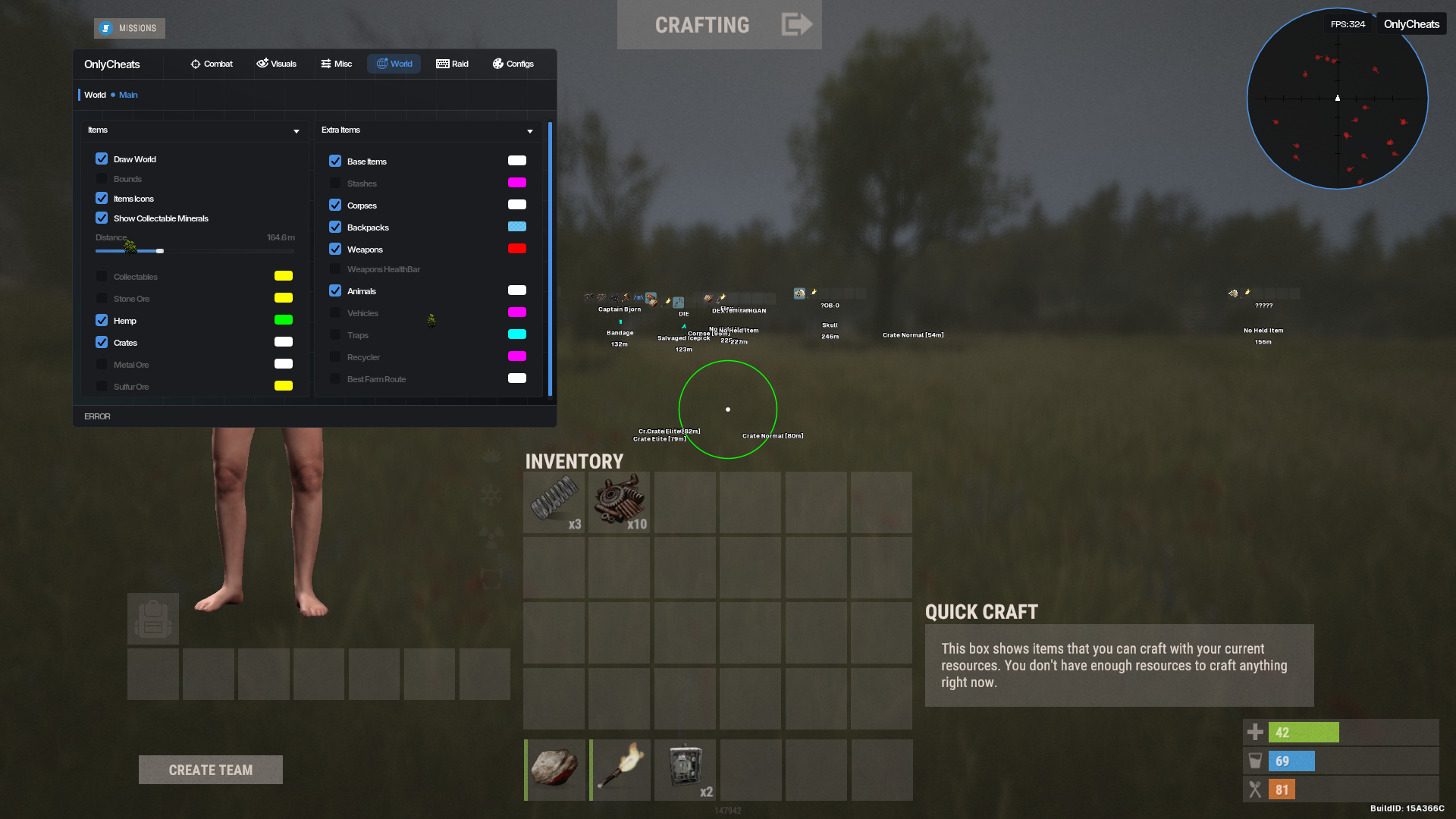Click the hydration cup icon on stats bar
This screenshot has width=1456, height=819.
1255,761
